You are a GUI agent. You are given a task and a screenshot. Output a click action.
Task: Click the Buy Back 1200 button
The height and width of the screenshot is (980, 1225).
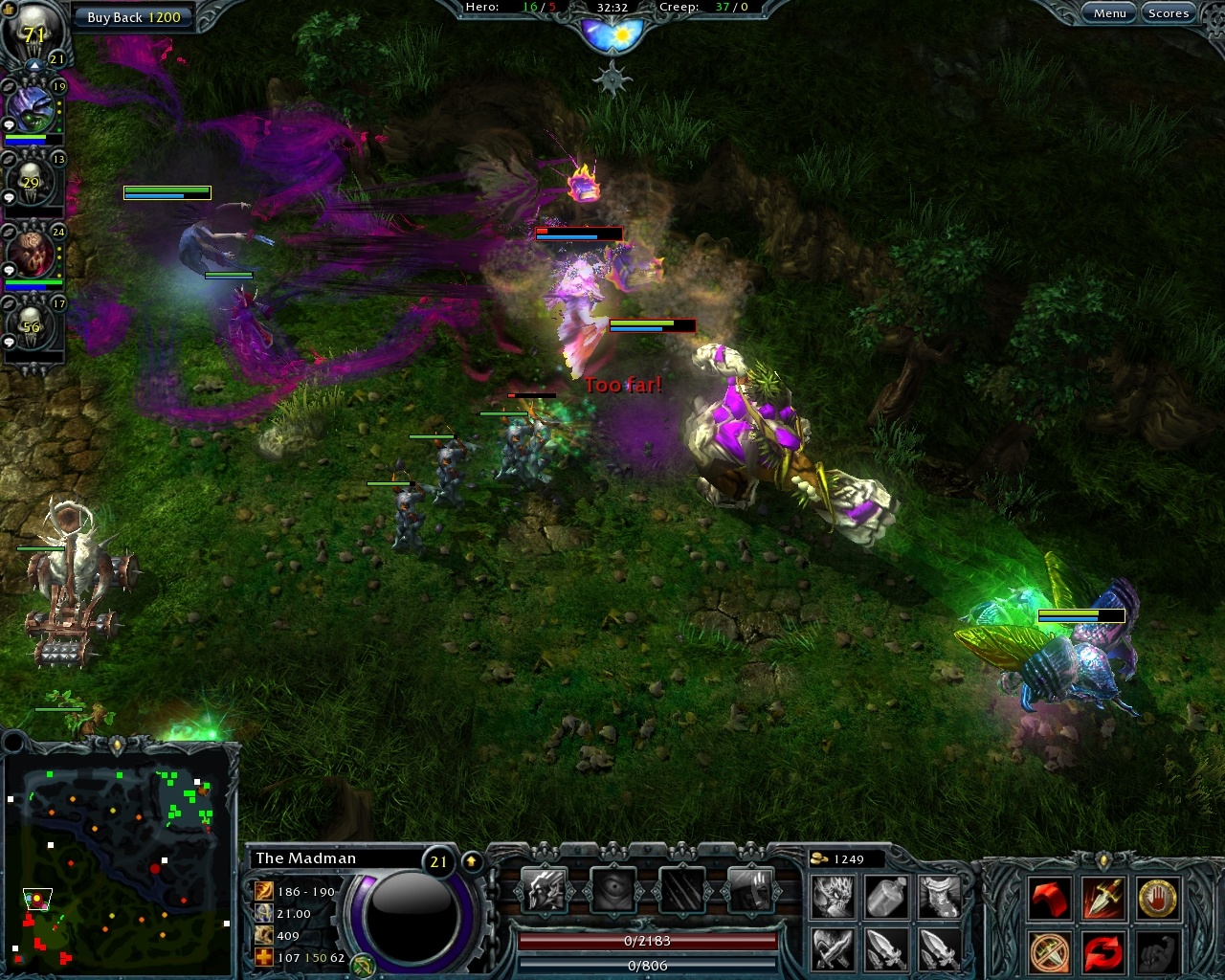pyautogui.click(x=134, y=16)
